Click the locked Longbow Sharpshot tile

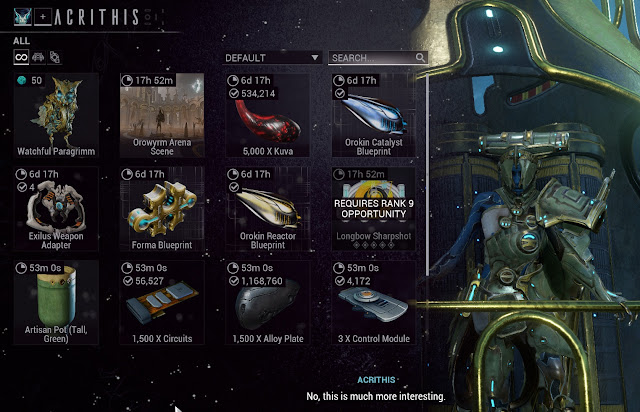point(371,209)
